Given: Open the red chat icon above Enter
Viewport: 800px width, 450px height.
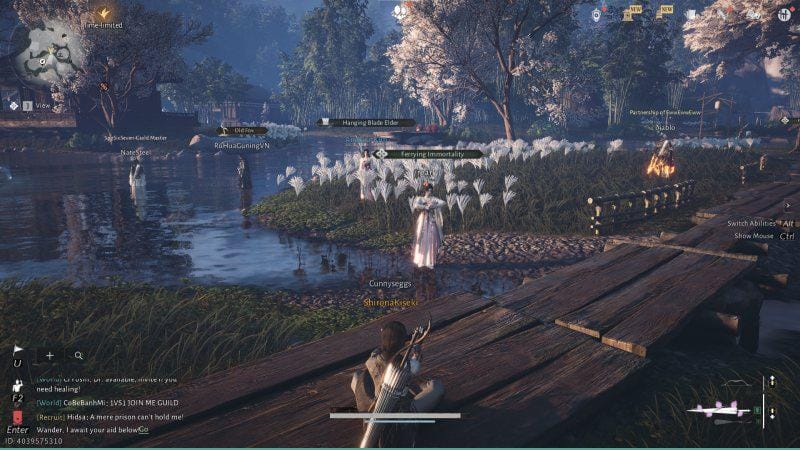Looking at the screenshot, I should point(17,414).
